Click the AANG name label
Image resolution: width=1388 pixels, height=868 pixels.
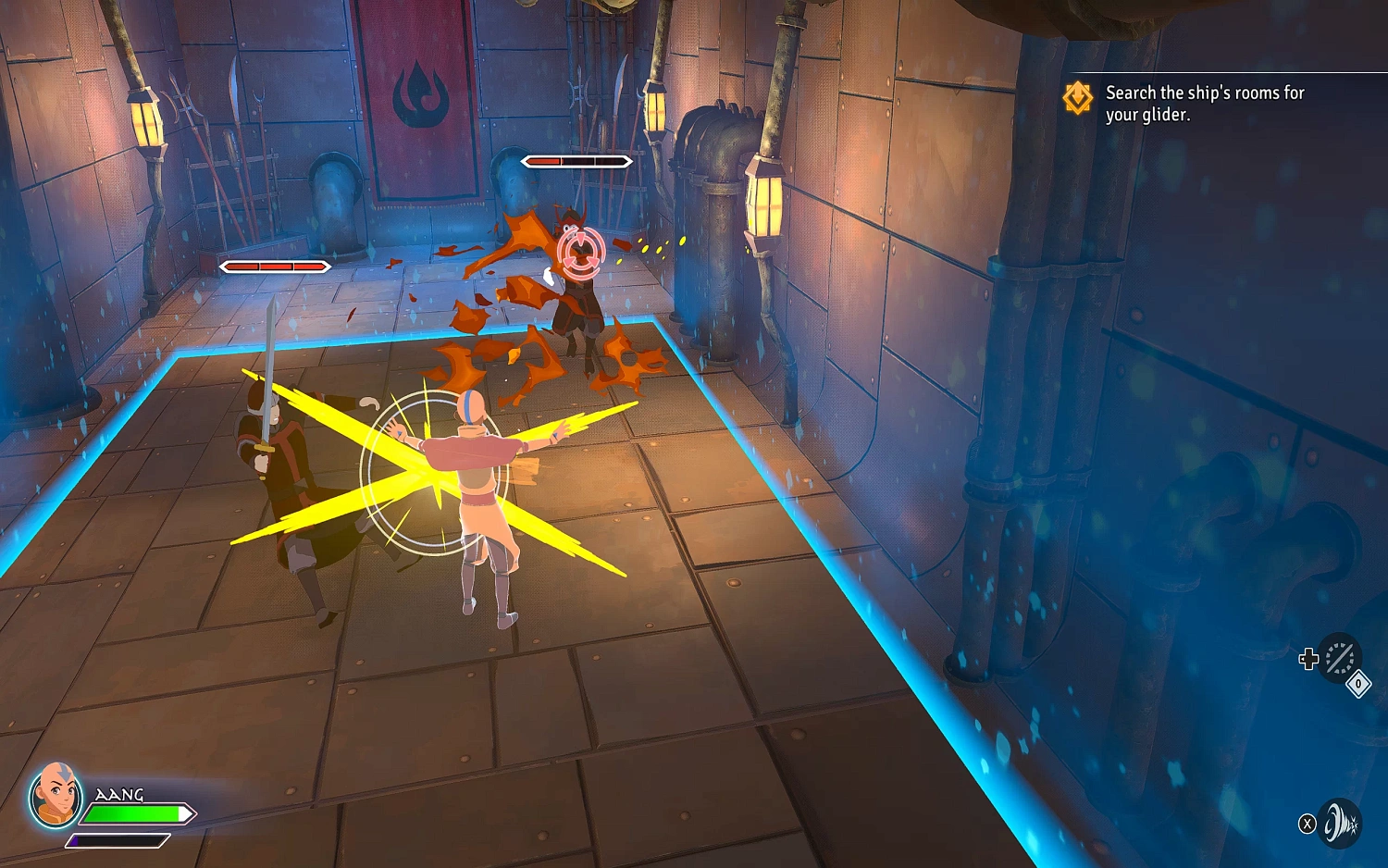(x=118, y=794)
